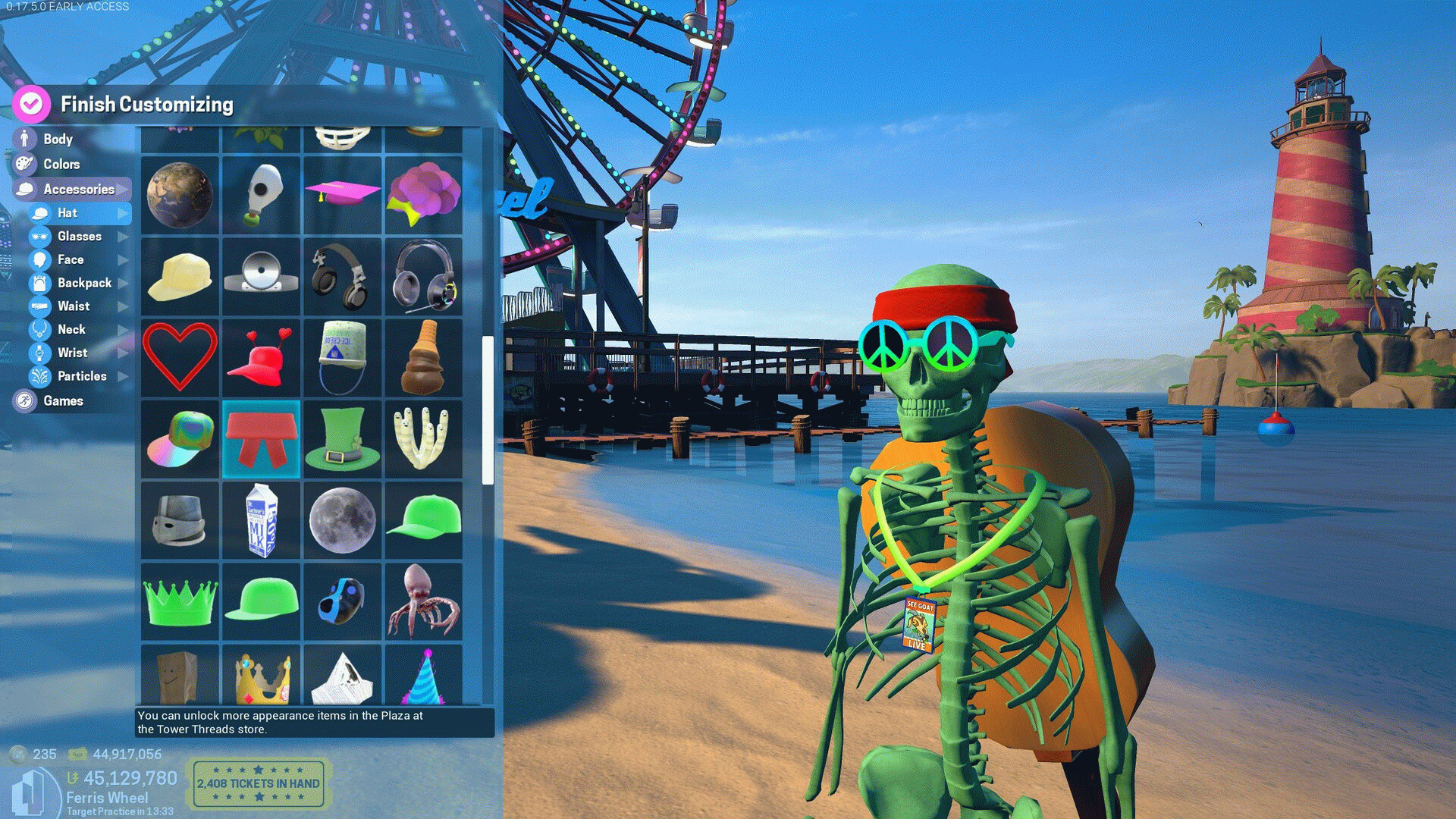Pick the green spiked crown
This screenshot has width=1456, height=819.
click(180, 602)
